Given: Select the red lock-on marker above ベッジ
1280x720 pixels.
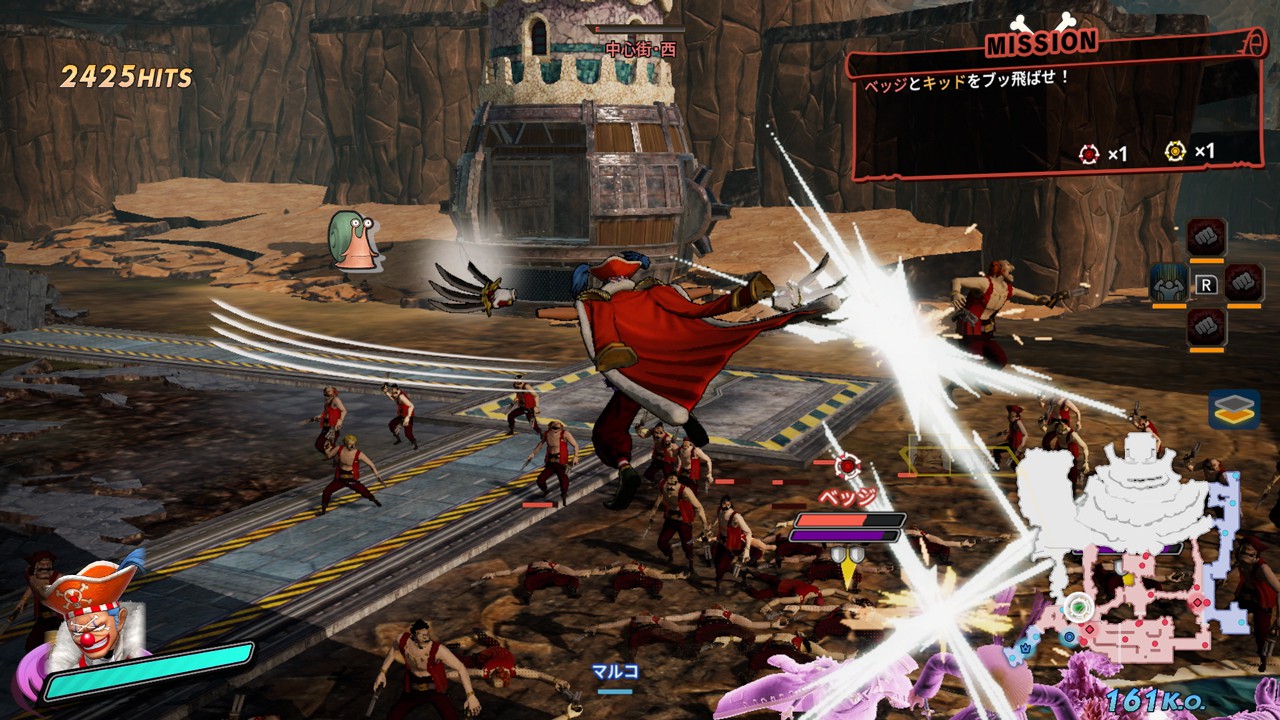Looking at the screenshot, I should point(848,465).
